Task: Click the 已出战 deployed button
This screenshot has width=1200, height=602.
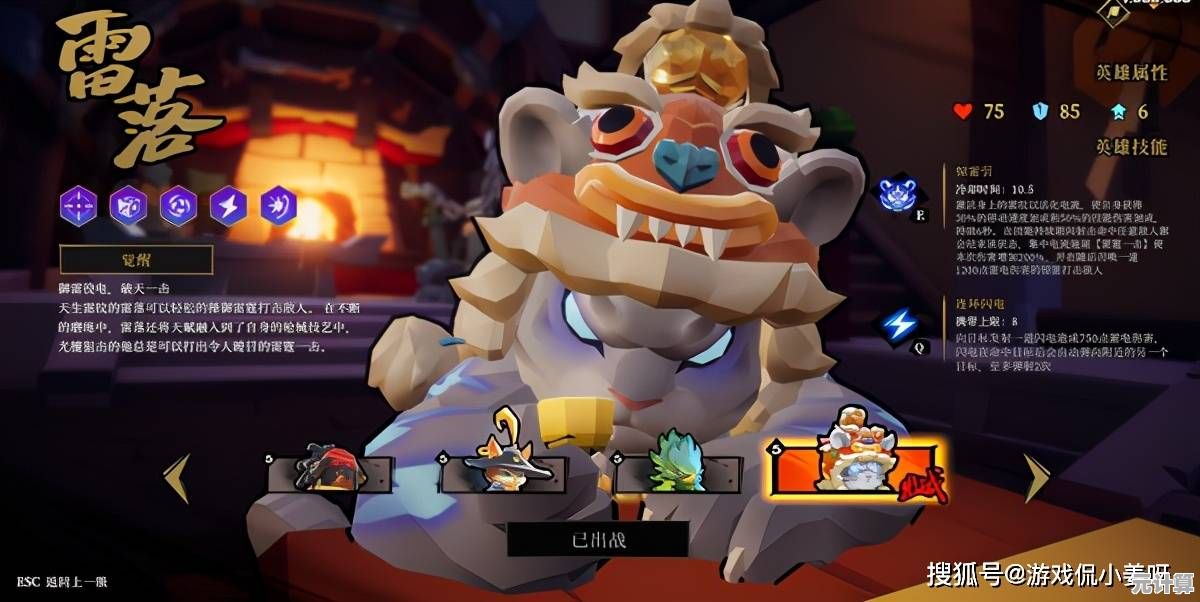Action: pyautogui.click(x=597, y=539)
